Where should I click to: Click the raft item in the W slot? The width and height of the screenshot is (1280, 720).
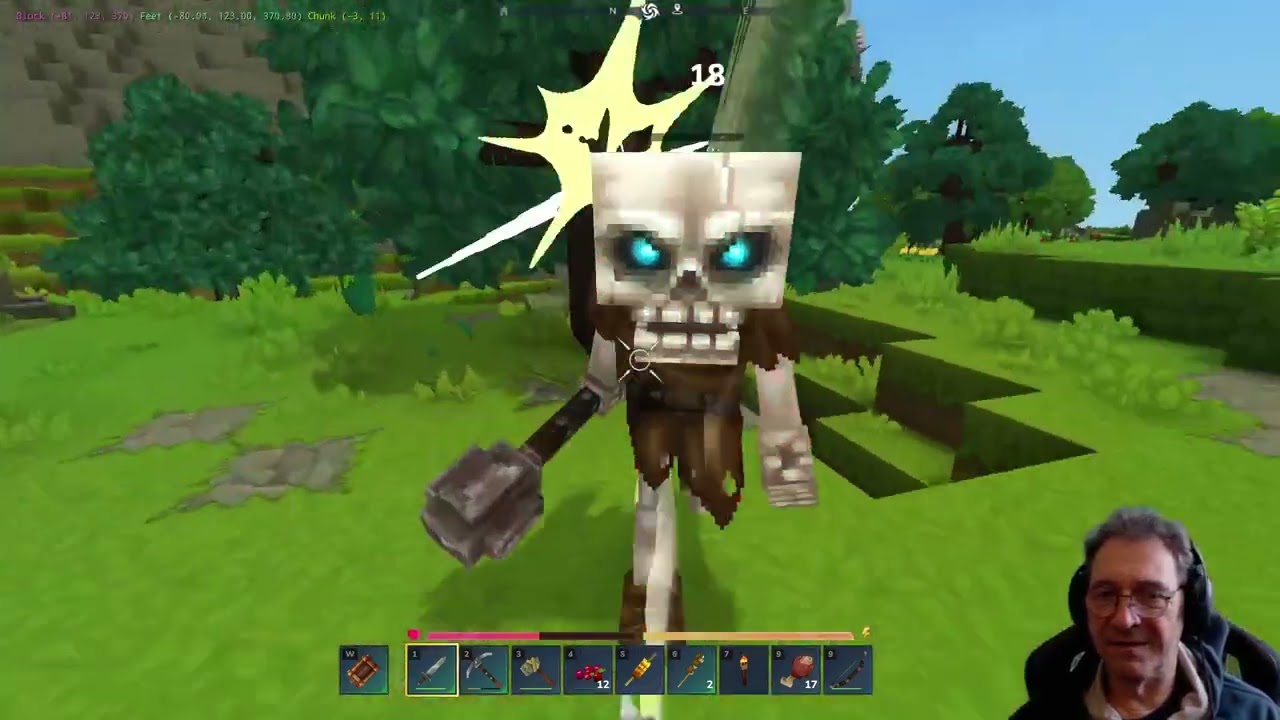point(363,668)
